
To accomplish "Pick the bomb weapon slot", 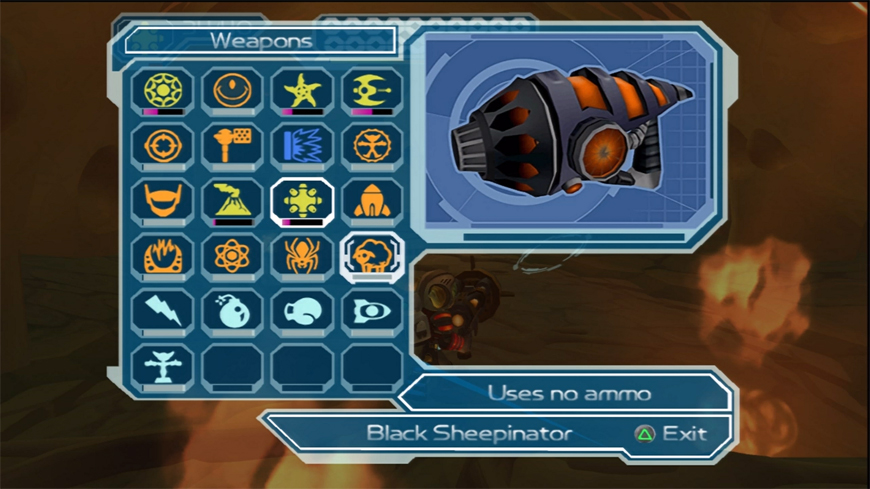I will (x=232, y=312).
